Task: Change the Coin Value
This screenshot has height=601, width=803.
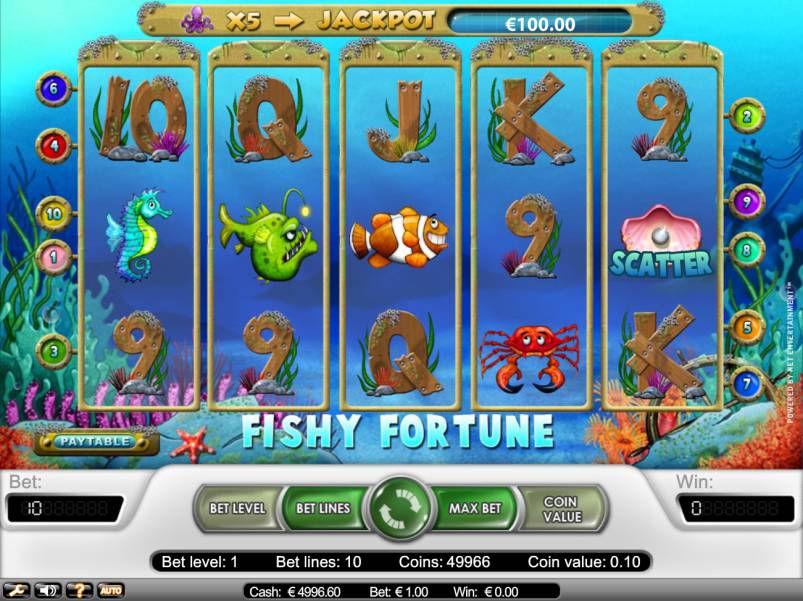Action: click(561, 508)
